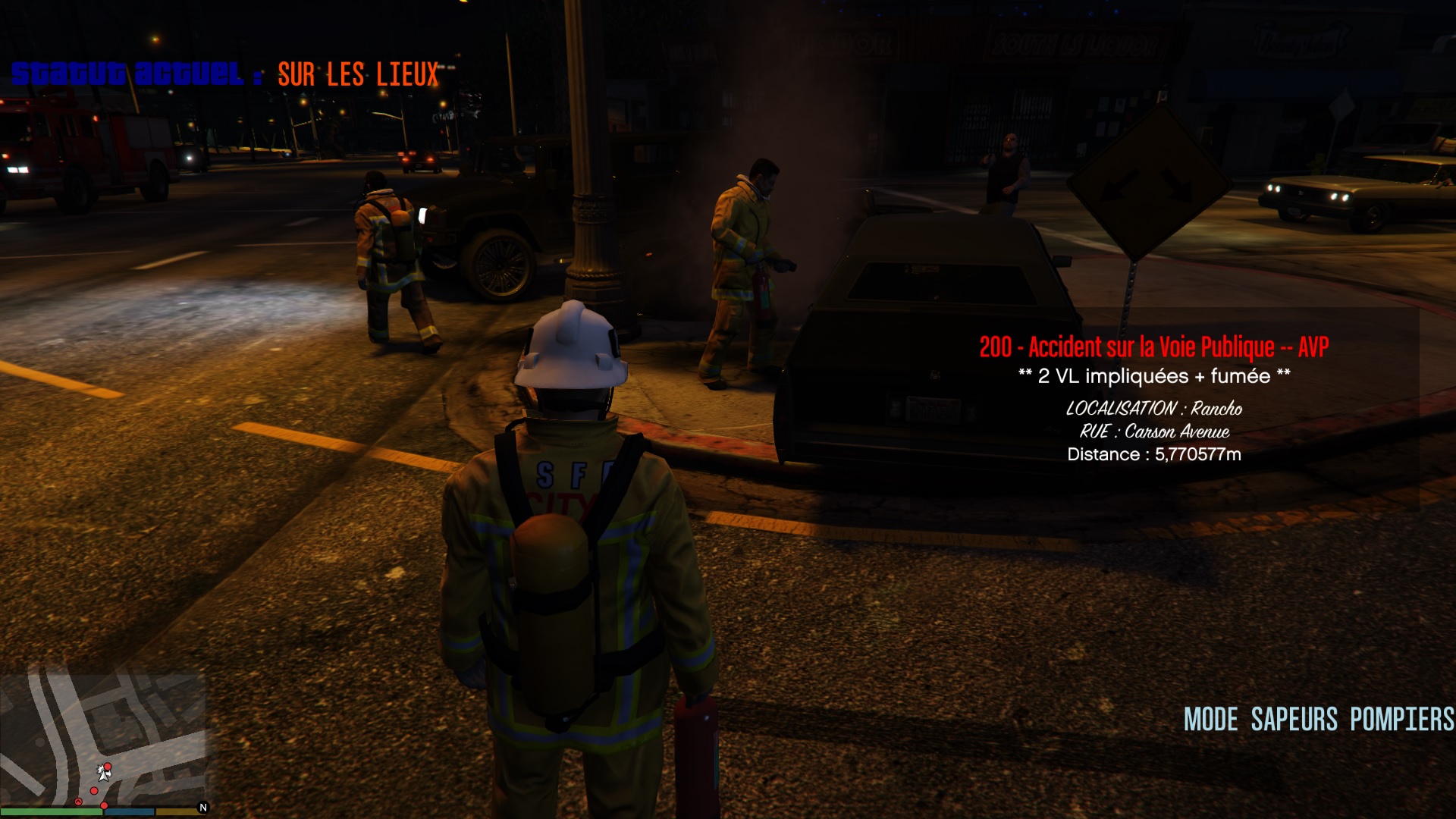Image resolution: width=1456 pixels, height=819 pixels.
Task: Open the Accident sur la Voie Publique callout
Action: [x=1153, y=347]
